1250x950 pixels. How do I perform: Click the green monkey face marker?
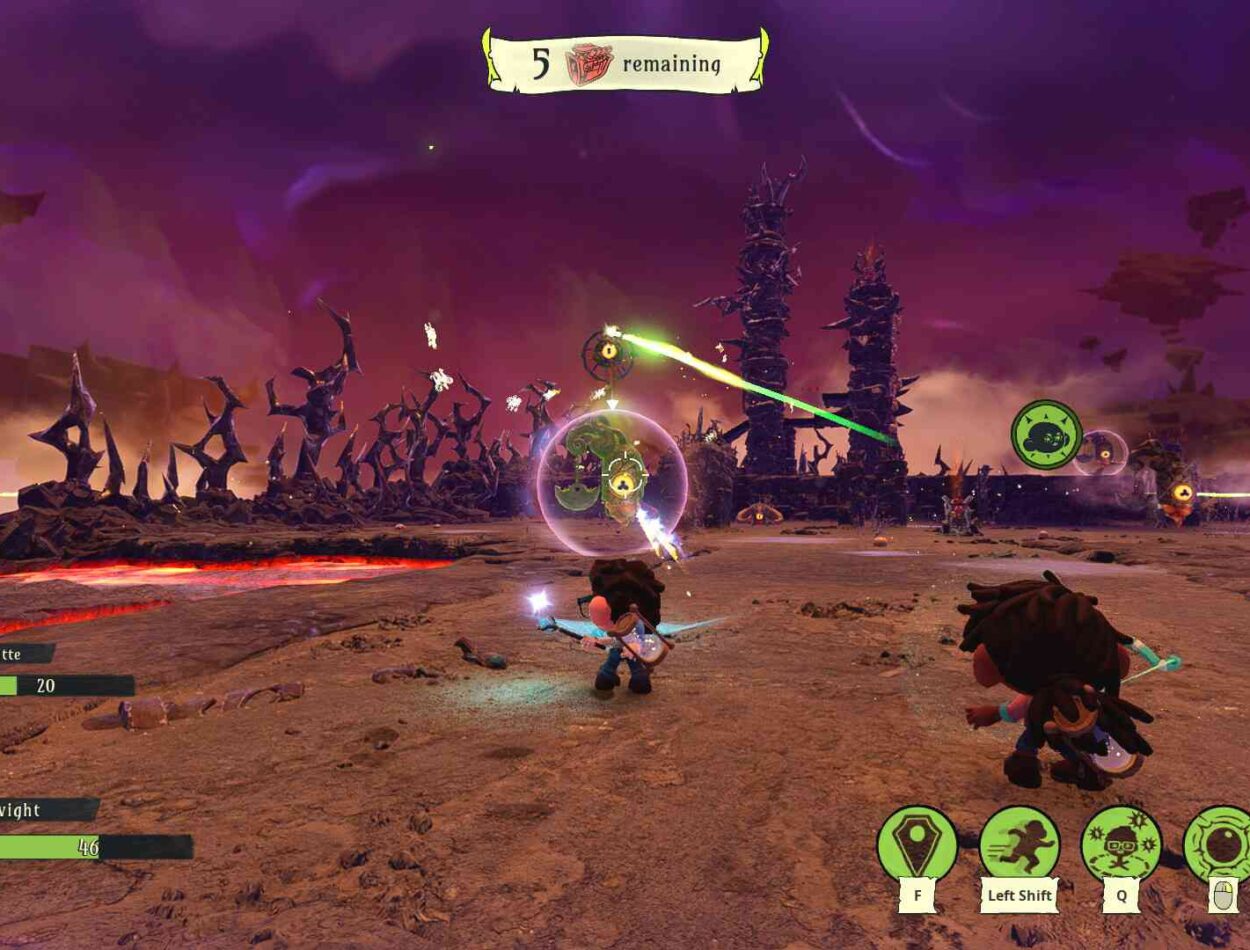(x=1046, y=434)
